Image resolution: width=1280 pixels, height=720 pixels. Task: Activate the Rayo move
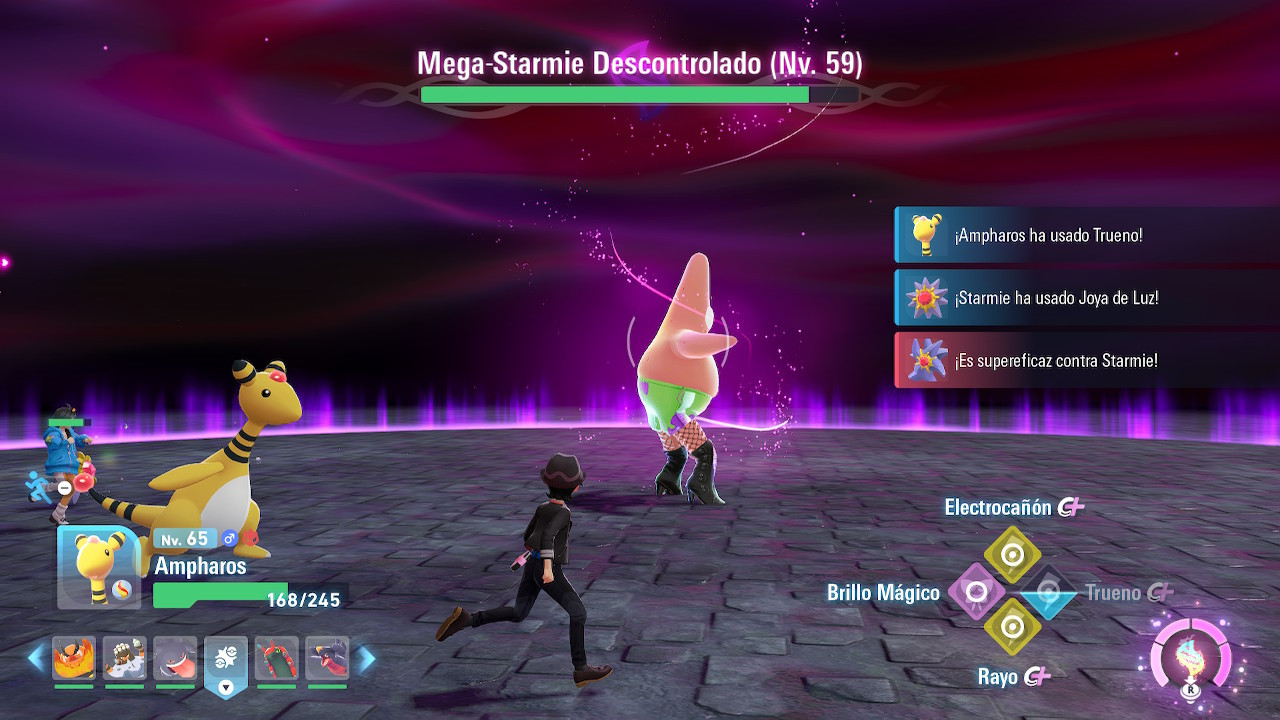tap(1012, 628)
